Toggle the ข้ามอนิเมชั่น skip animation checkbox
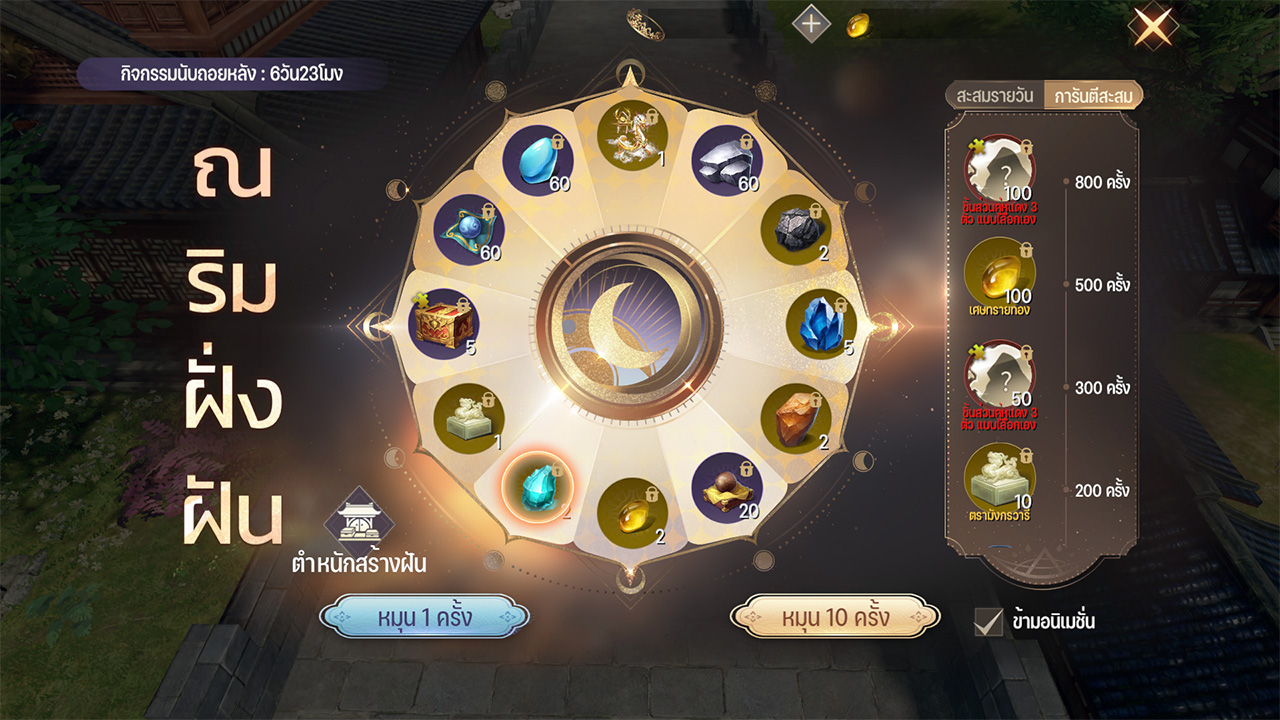 click(988, 621)
